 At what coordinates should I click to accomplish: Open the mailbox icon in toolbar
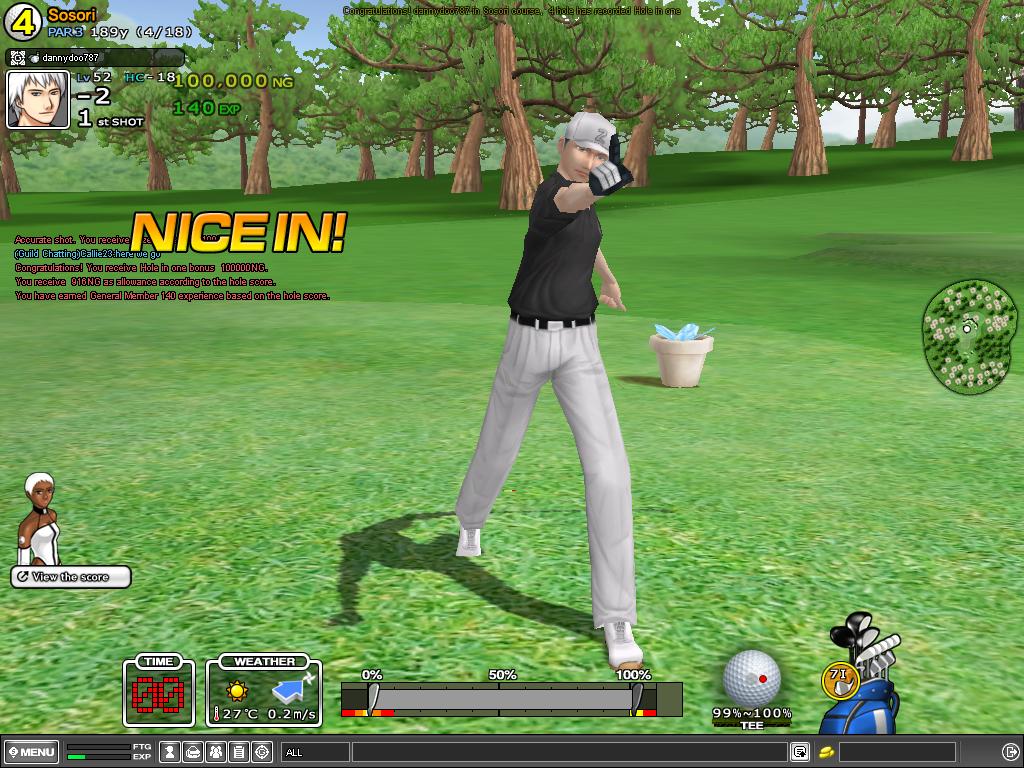pyautogui.click(x=193, y=752)
